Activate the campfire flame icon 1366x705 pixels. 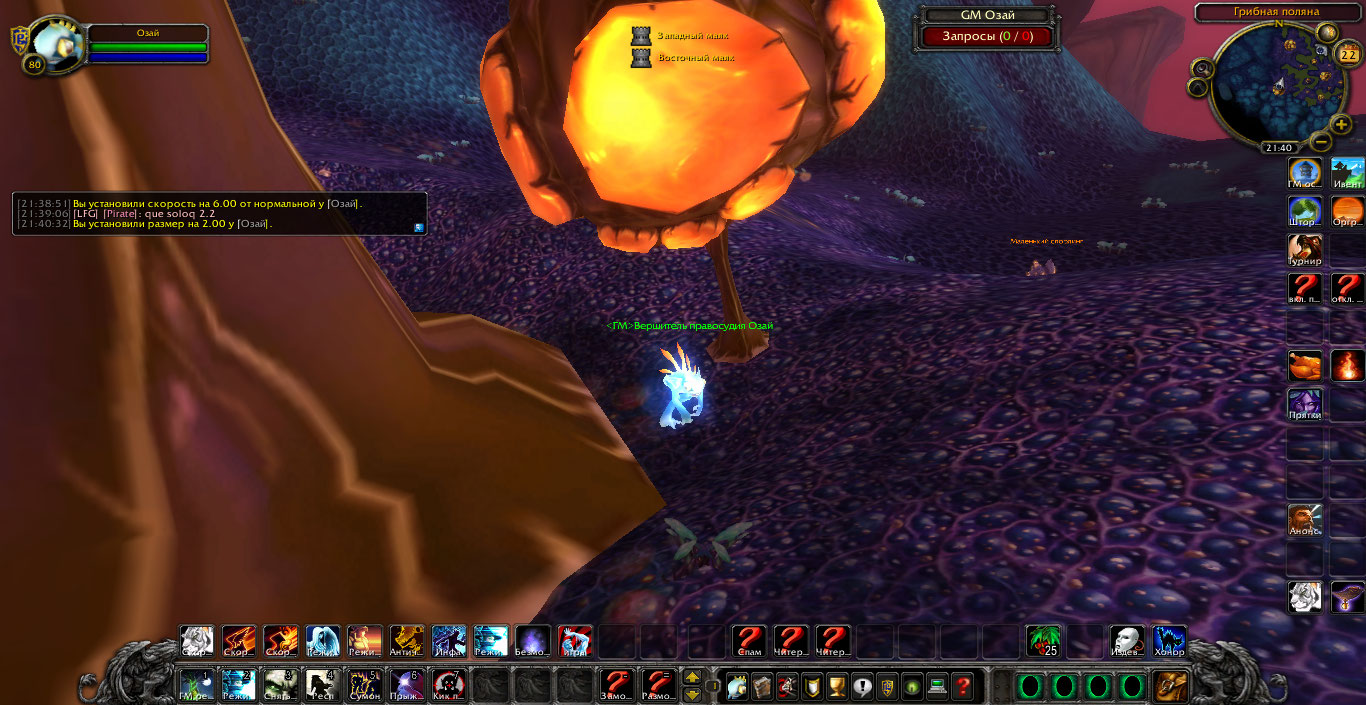[x=1347, y=365]
